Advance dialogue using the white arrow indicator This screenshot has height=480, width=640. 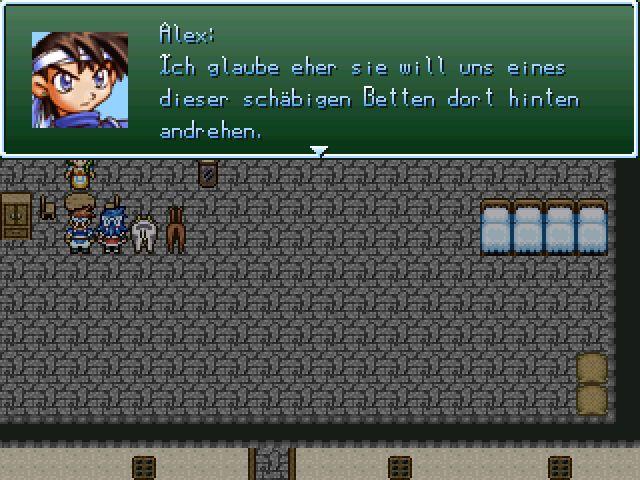[x=319, y=152]
